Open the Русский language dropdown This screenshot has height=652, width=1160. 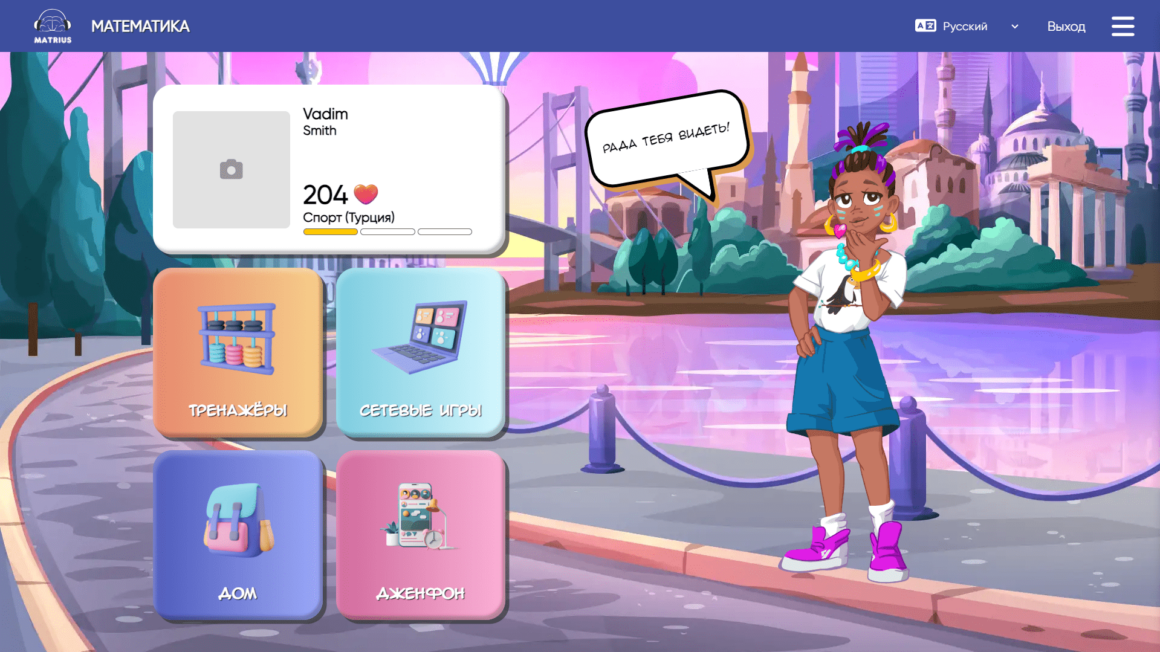[967, 26]
